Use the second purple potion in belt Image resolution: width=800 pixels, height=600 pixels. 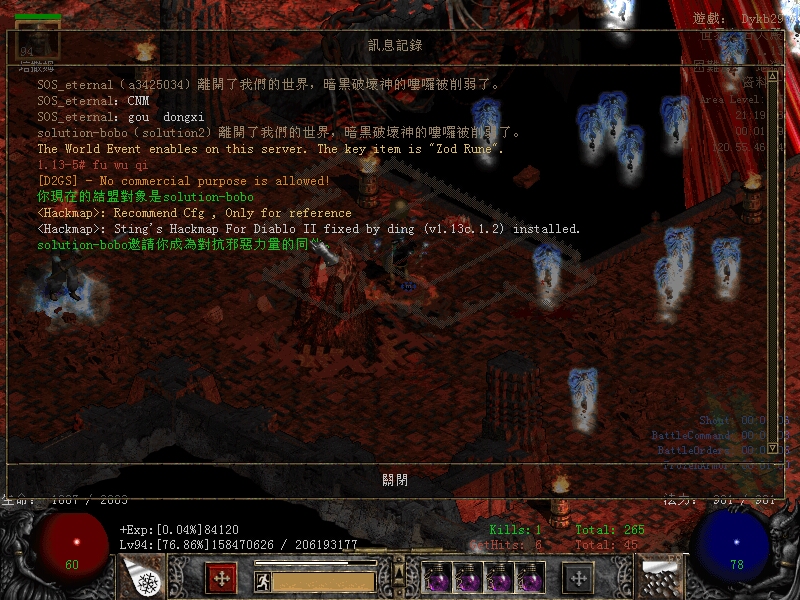469,578
